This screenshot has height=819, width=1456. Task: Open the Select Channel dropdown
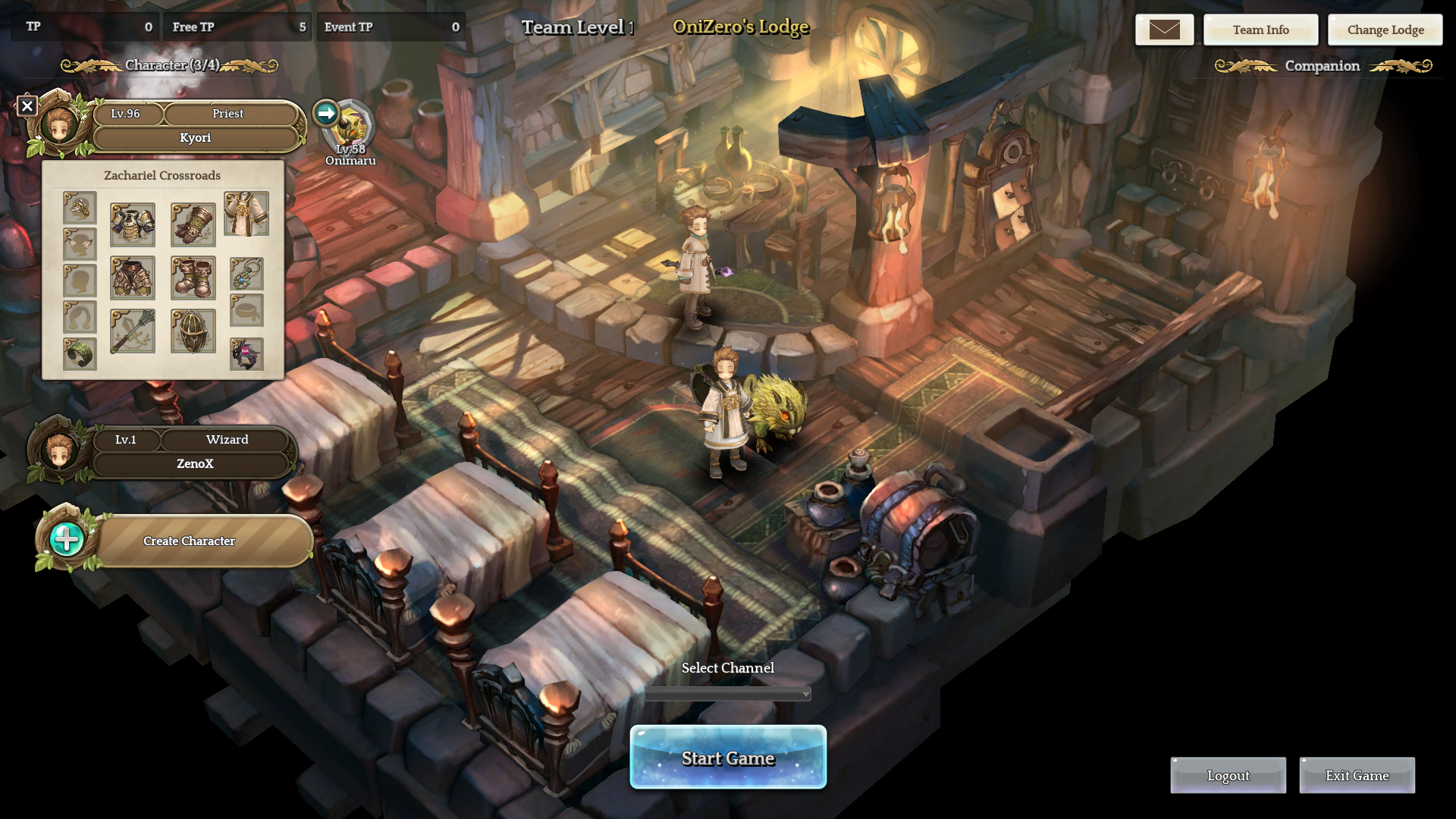point(728,694)
